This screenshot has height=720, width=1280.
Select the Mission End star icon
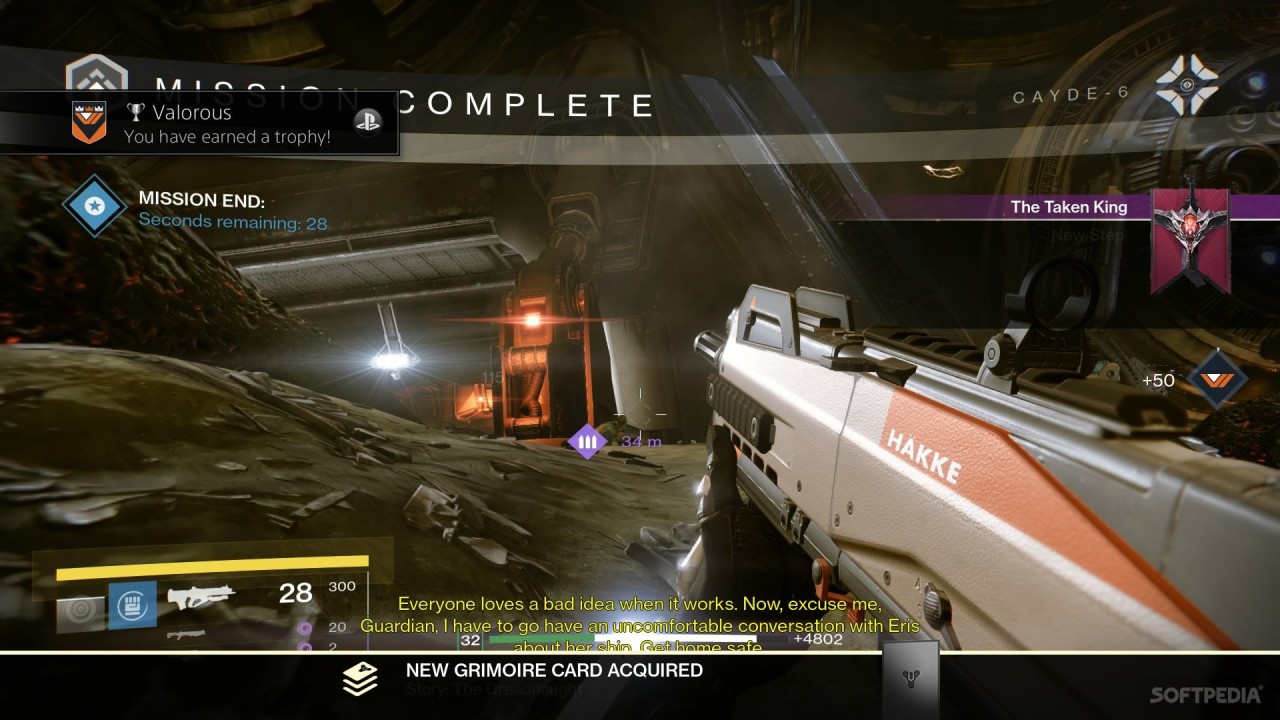pos(94,205)
